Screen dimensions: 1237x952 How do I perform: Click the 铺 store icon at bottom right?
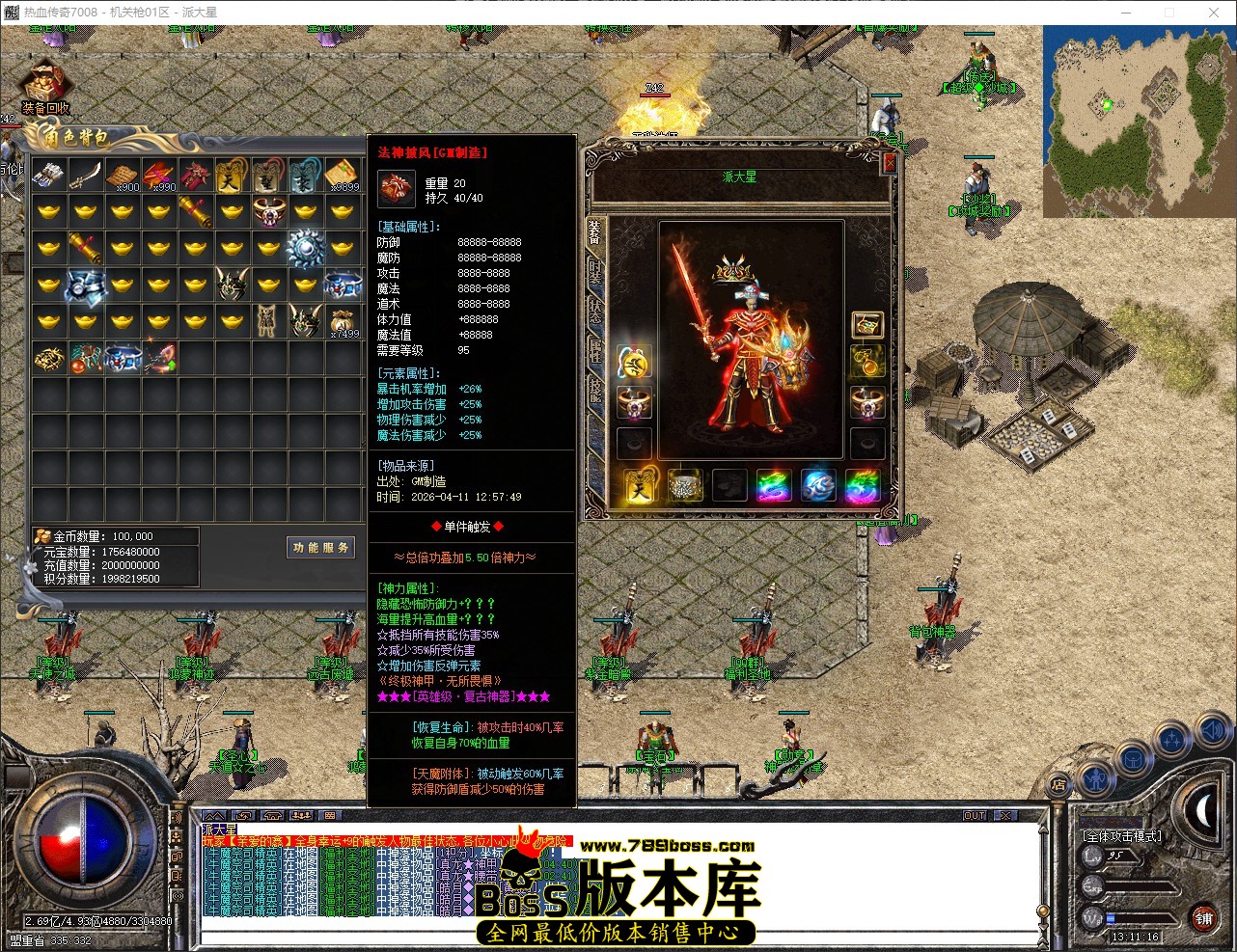[x=1203, y=919]
